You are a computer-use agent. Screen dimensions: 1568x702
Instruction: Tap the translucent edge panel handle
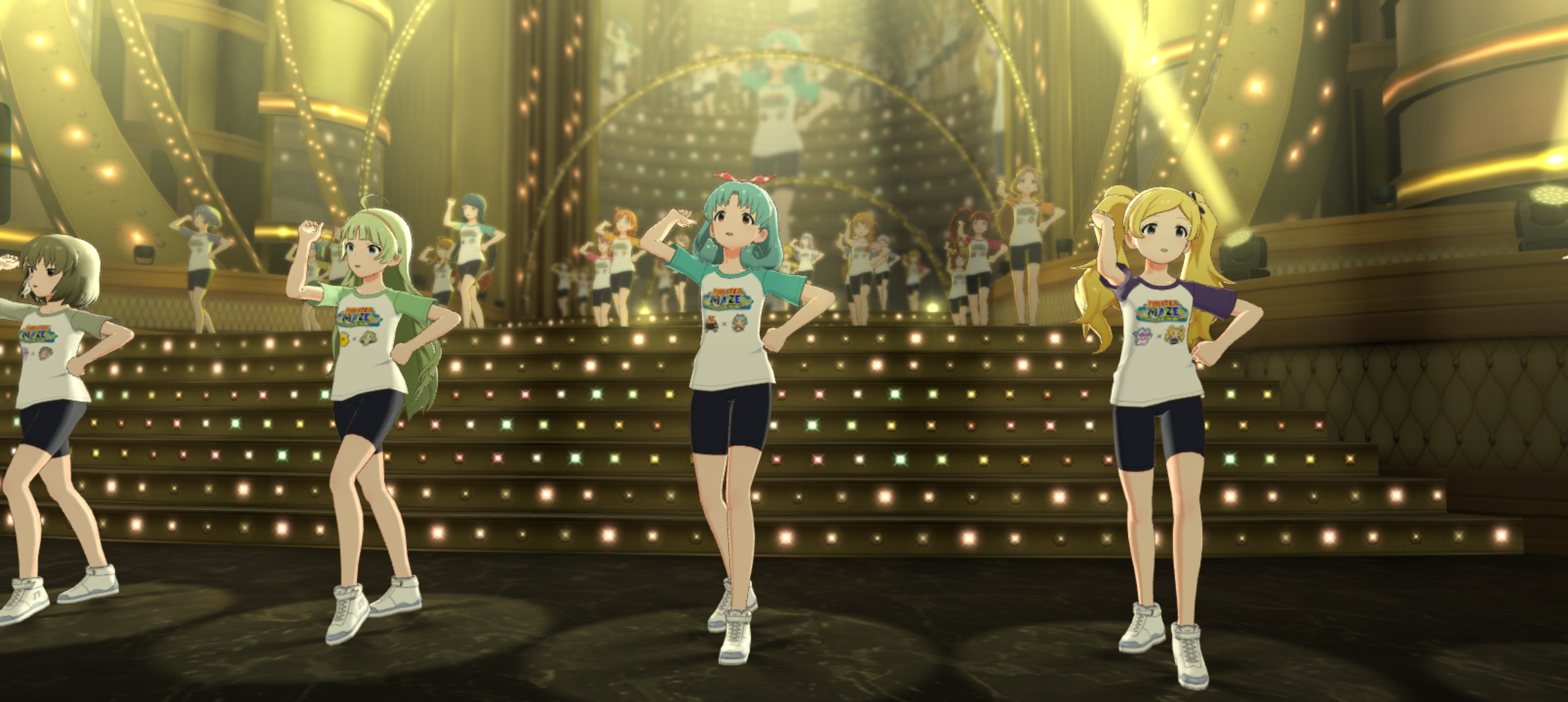pos(5,164)
